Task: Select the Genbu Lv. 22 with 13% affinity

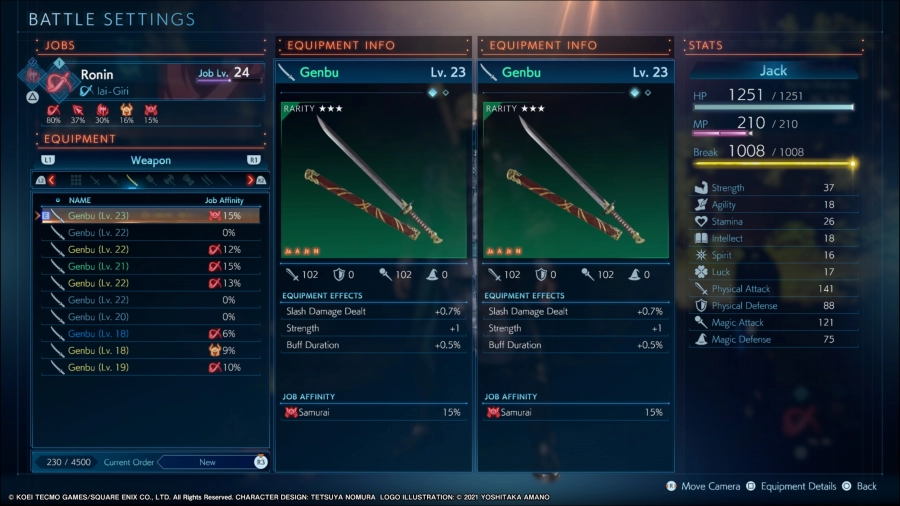Action: point(150,283)
